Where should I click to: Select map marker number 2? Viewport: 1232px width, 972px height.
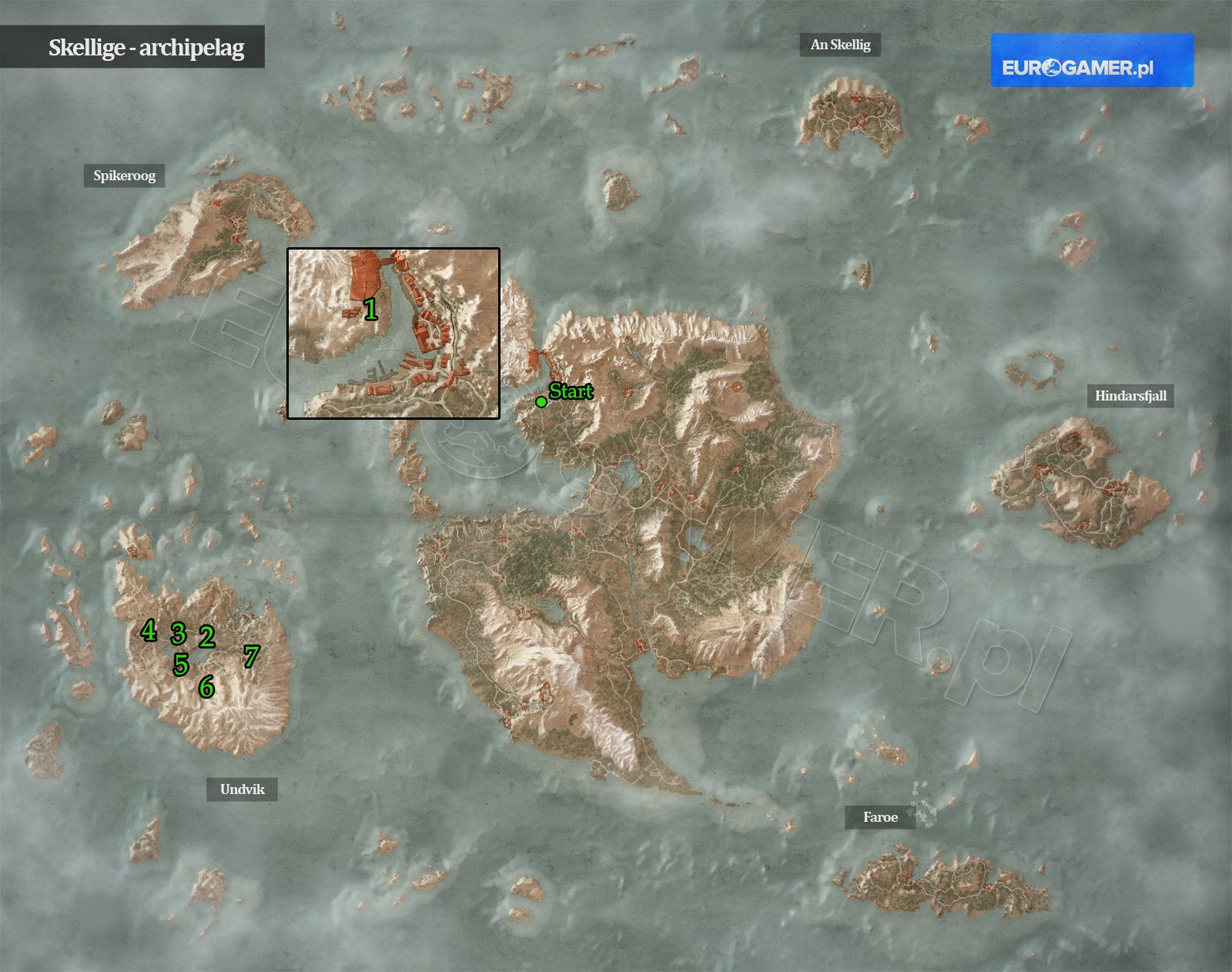tap(206, 637)
